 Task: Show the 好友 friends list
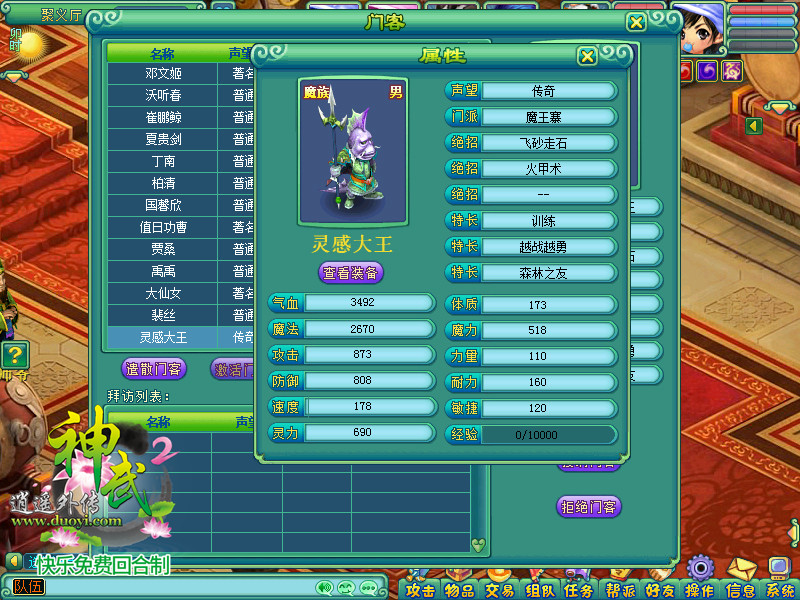[660, 590]
